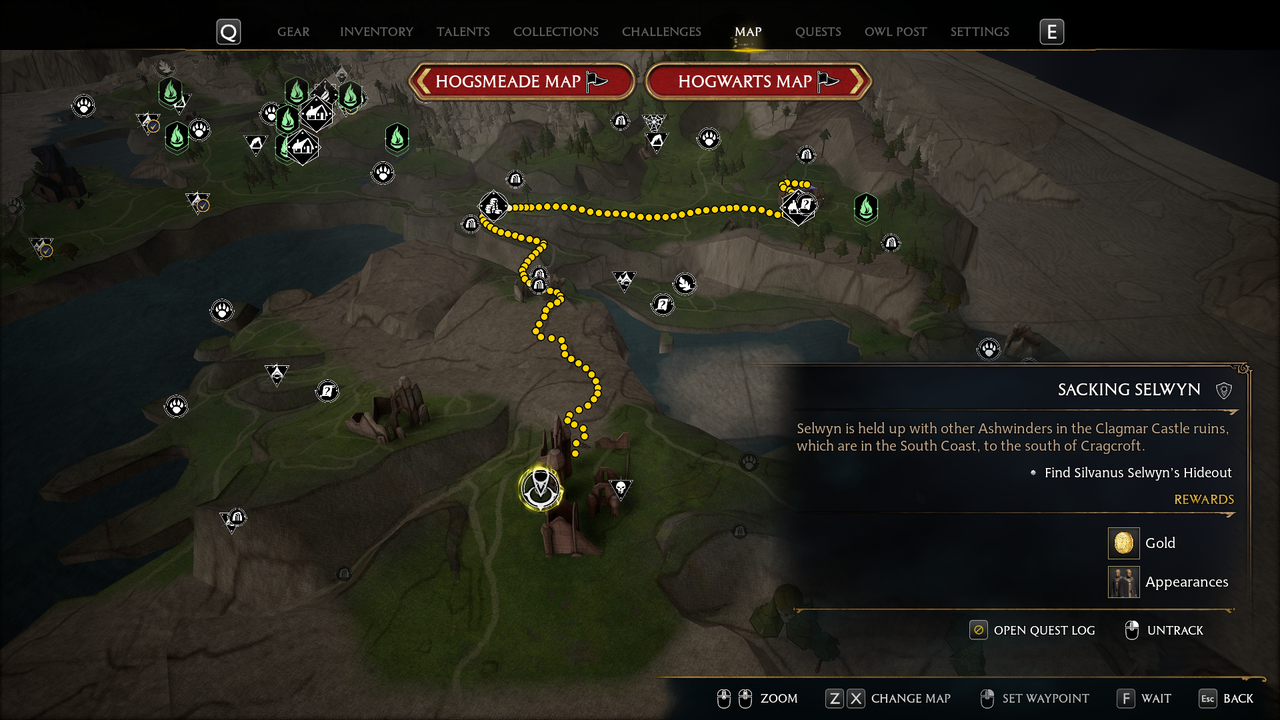The width and height of the screenshot is (1280, 720).
Task: Click the skull enemy camp marker
Action: click(620, 488)
